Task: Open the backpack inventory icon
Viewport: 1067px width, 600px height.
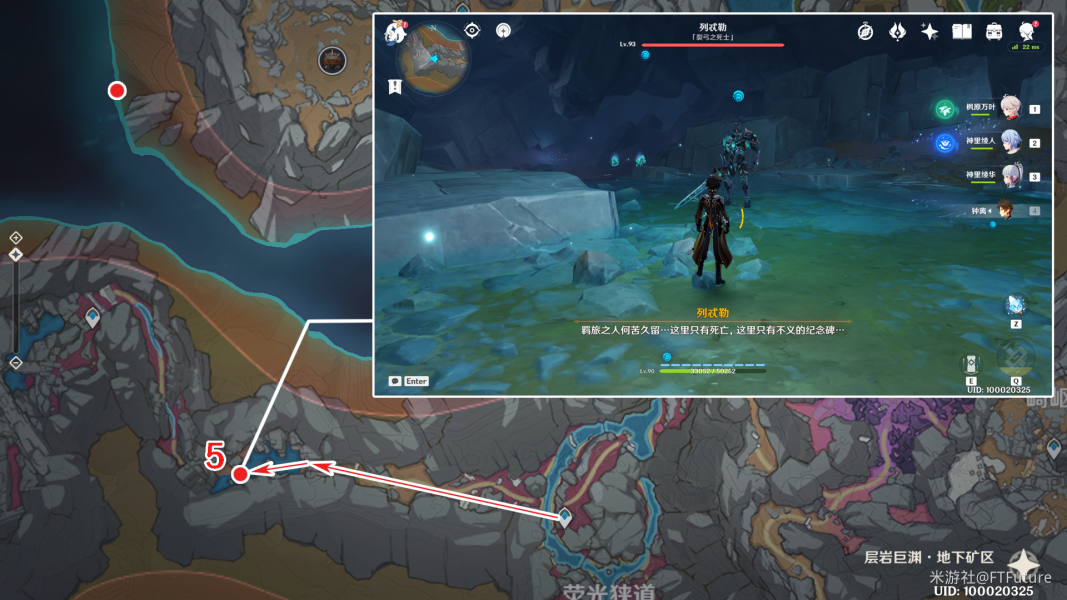Action: click(994, 32)
